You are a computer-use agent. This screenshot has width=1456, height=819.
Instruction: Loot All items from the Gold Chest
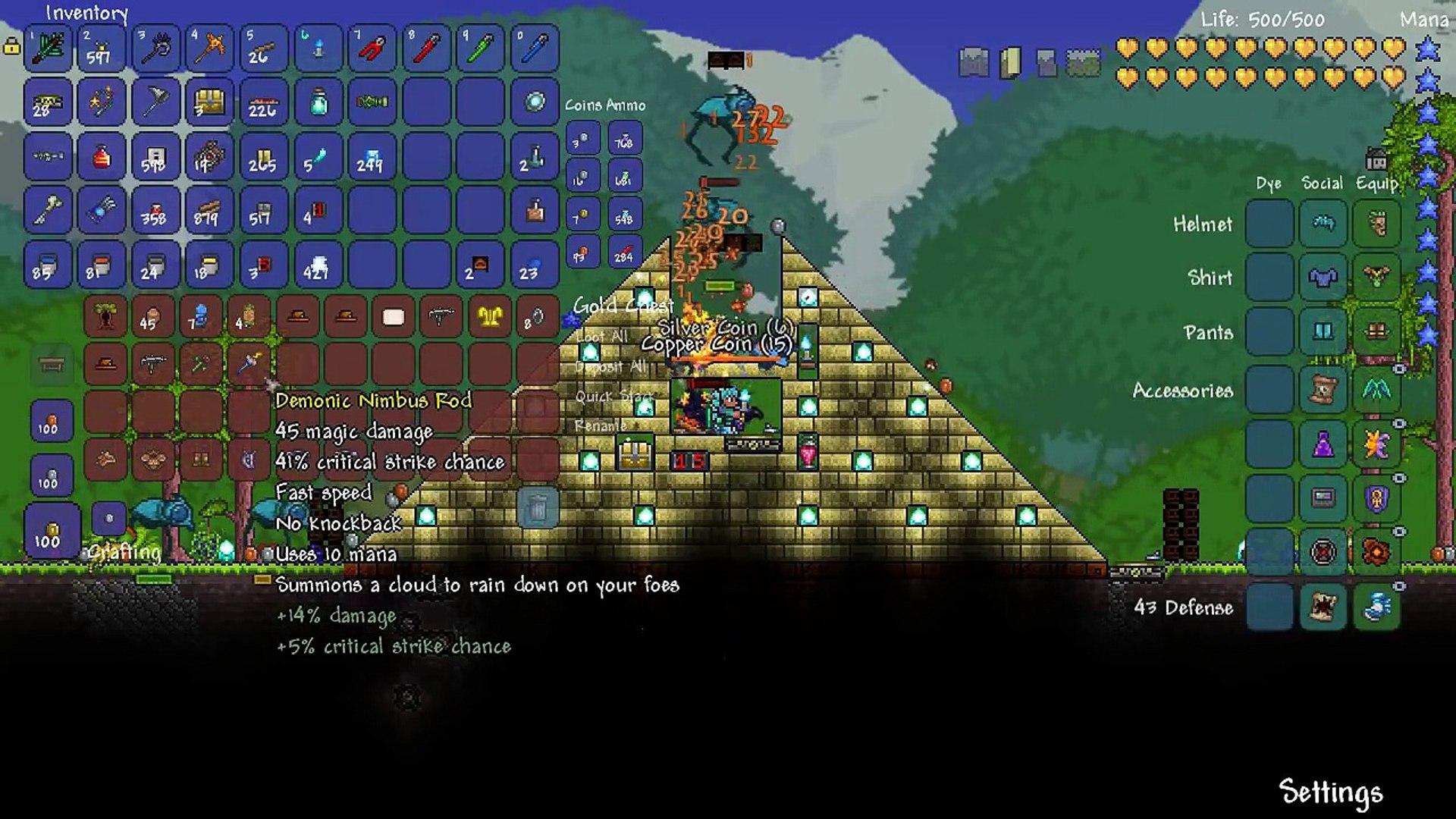601,336
